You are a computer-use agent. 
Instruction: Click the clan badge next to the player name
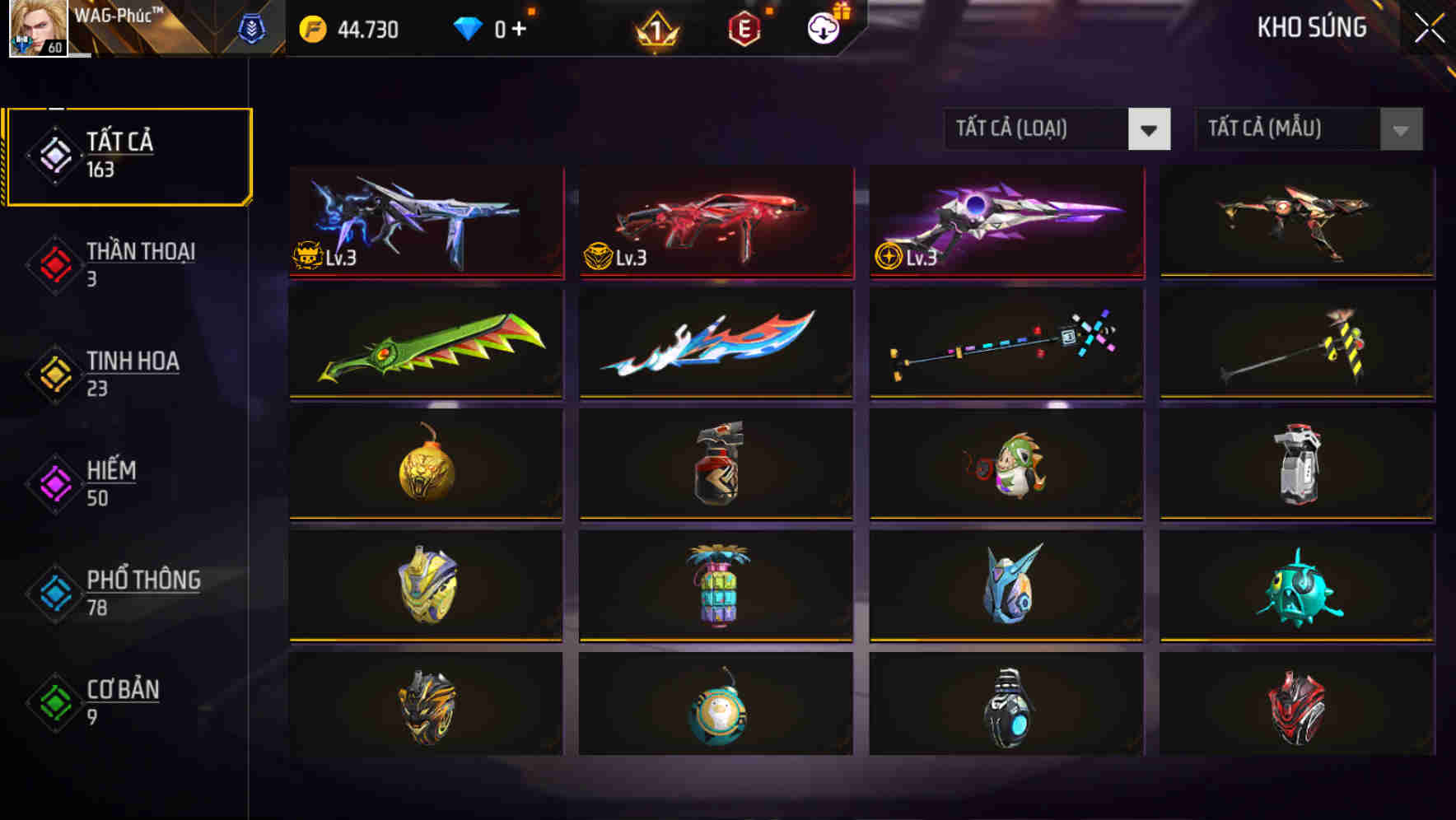(x=251, y=27)
